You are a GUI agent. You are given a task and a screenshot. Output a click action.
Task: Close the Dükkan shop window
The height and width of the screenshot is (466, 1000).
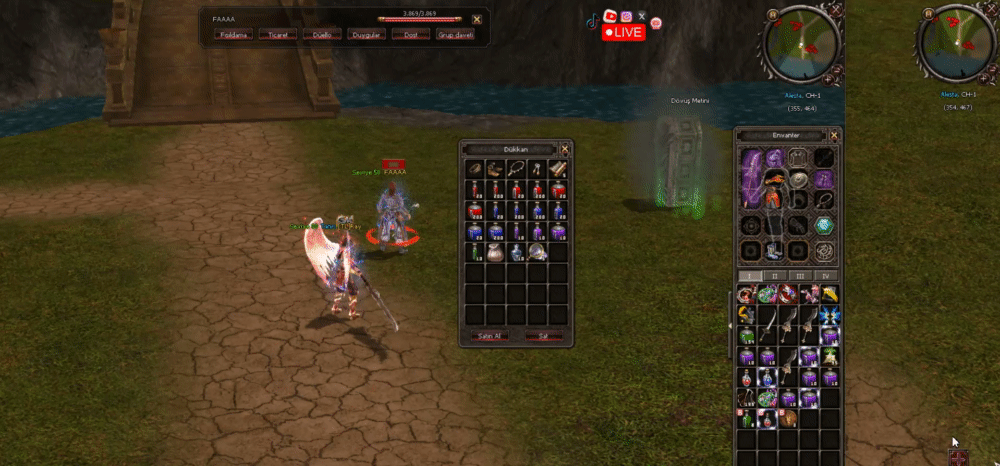coord(565,149)
